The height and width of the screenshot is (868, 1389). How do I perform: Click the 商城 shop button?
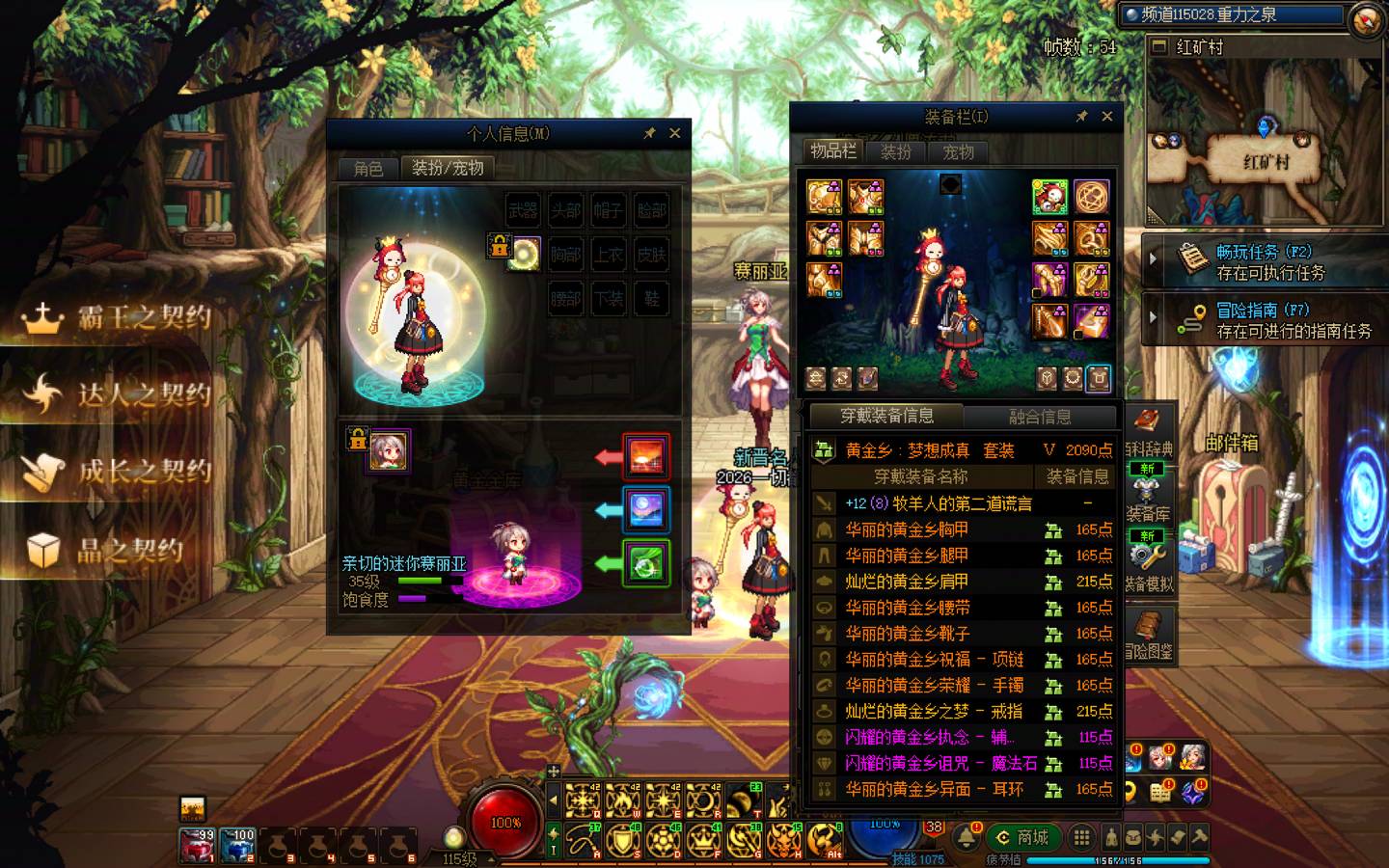[x=1022, y=837]
